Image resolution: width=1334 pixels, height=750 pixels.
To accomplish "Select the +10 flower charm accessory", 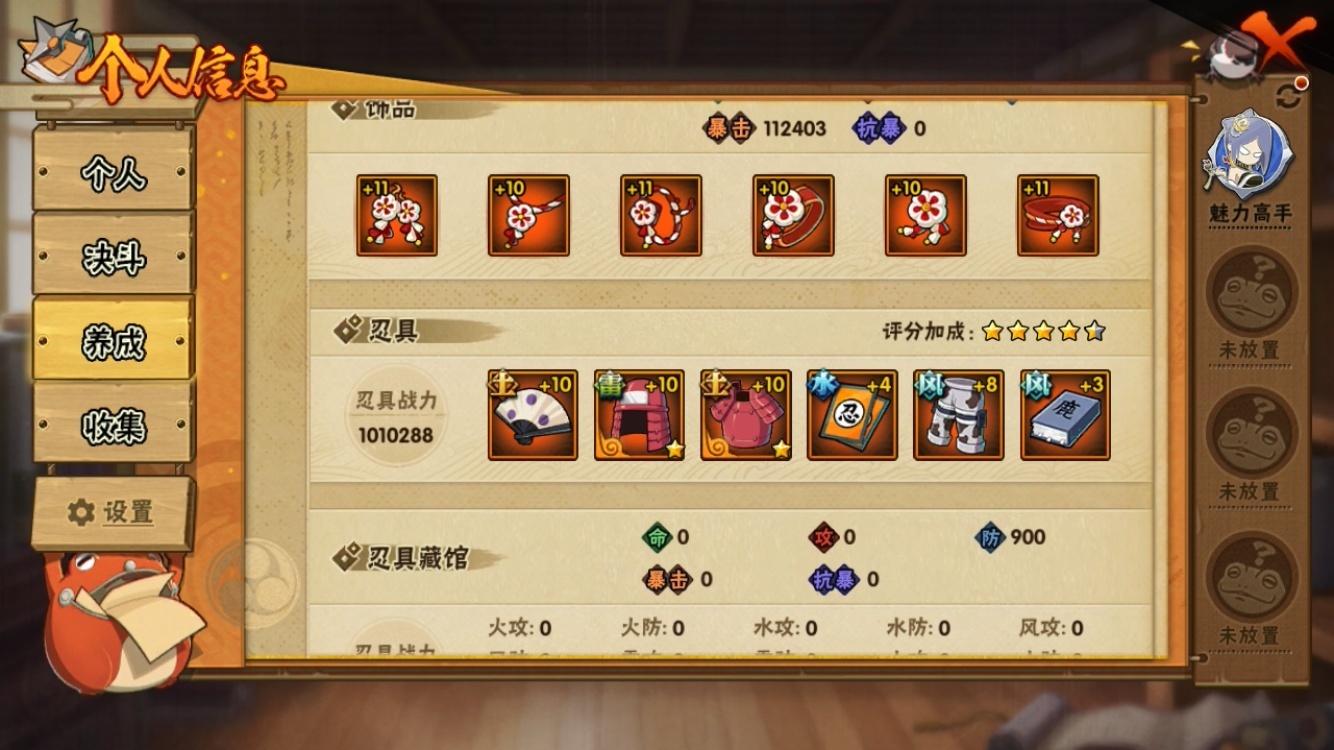I will 924,215.
